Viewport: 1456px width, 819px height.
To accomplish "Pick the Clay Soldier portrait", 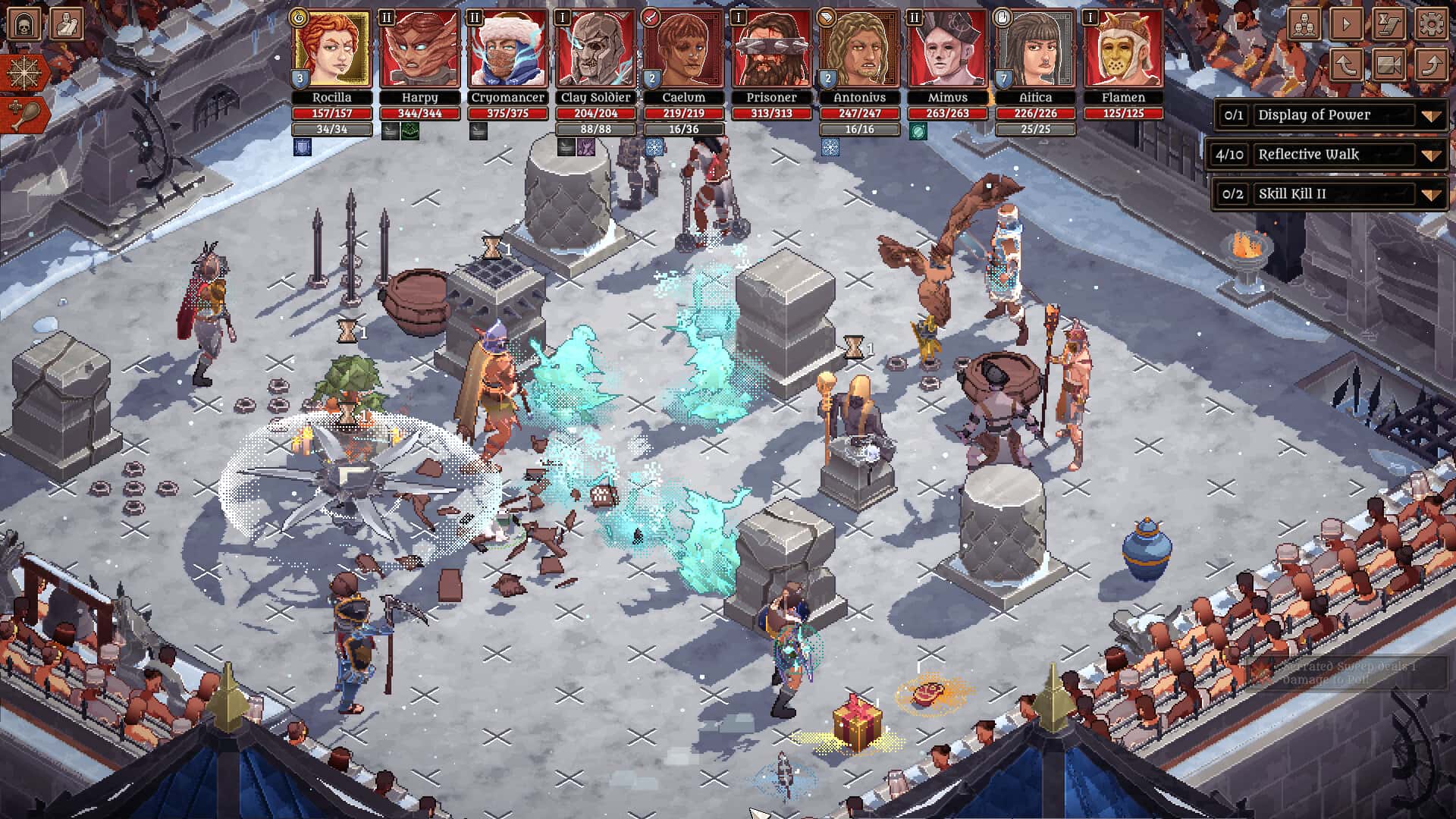I will [595, 49].
